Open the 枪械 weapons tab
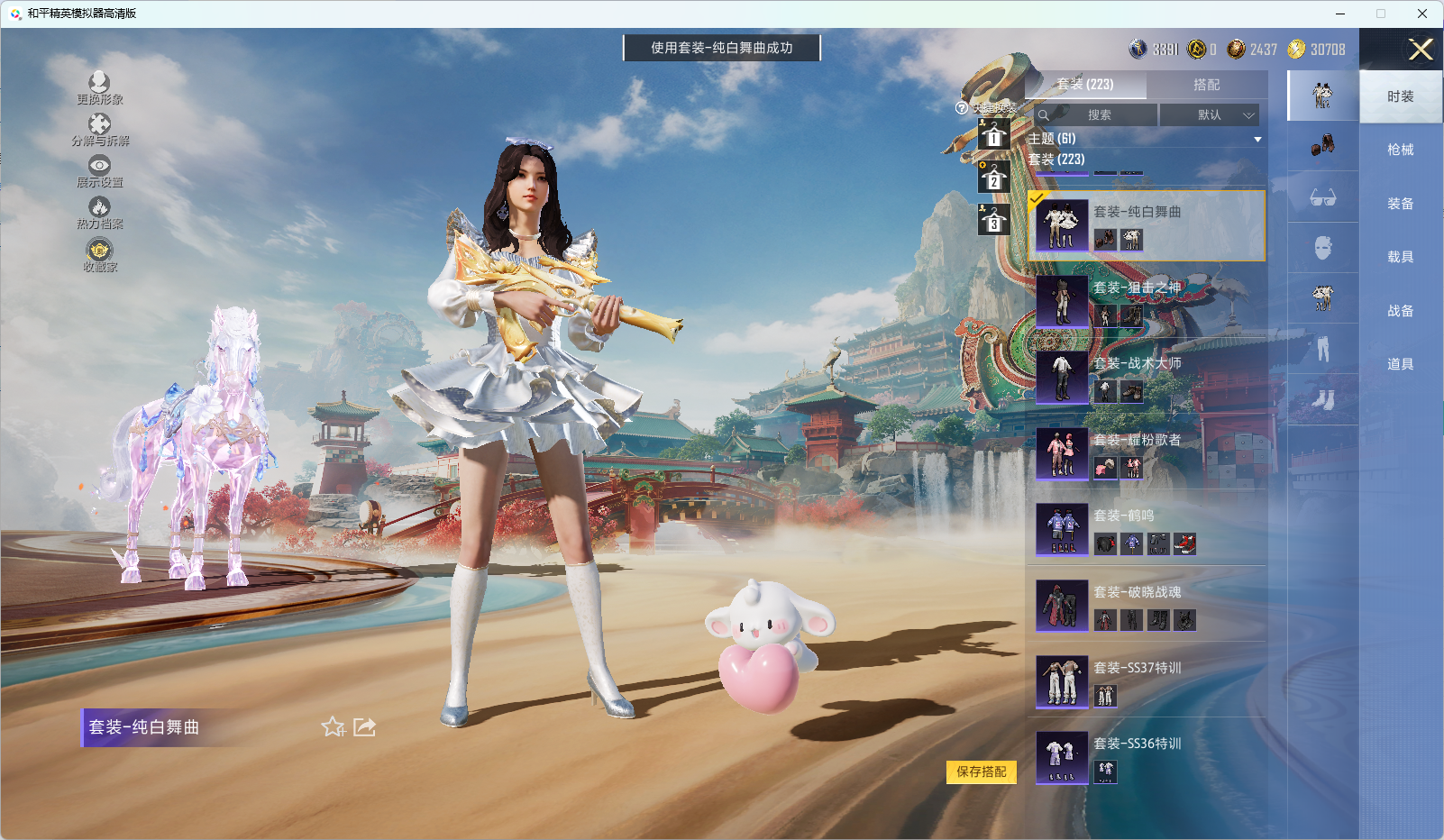This screenshot has width=1444, height=840. (1401, 149)
